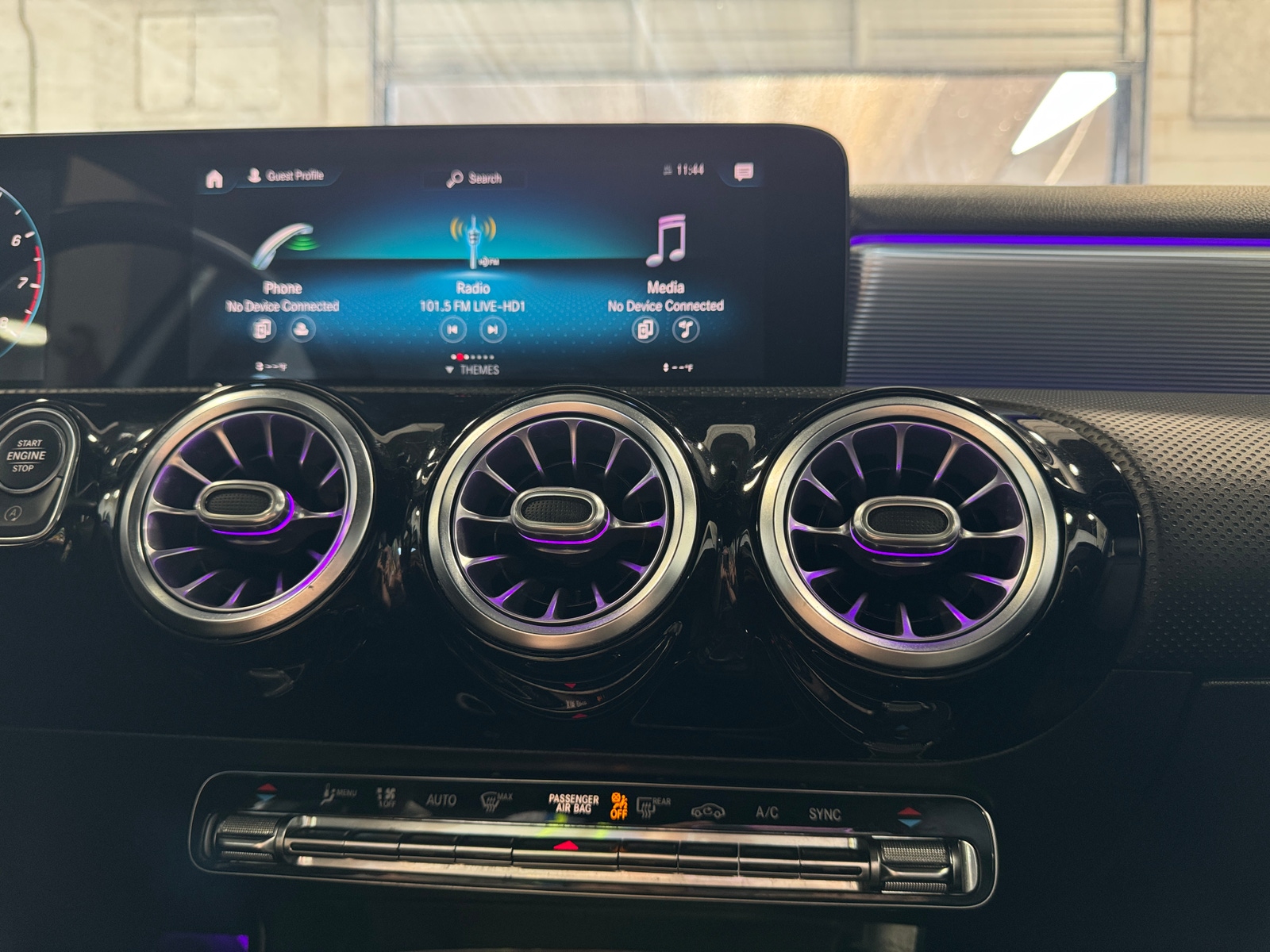This screenshot has height=952, width=1270.
Task: Toggle the A/C on or off
Action: pyautogui.click(x=767, y=812)
